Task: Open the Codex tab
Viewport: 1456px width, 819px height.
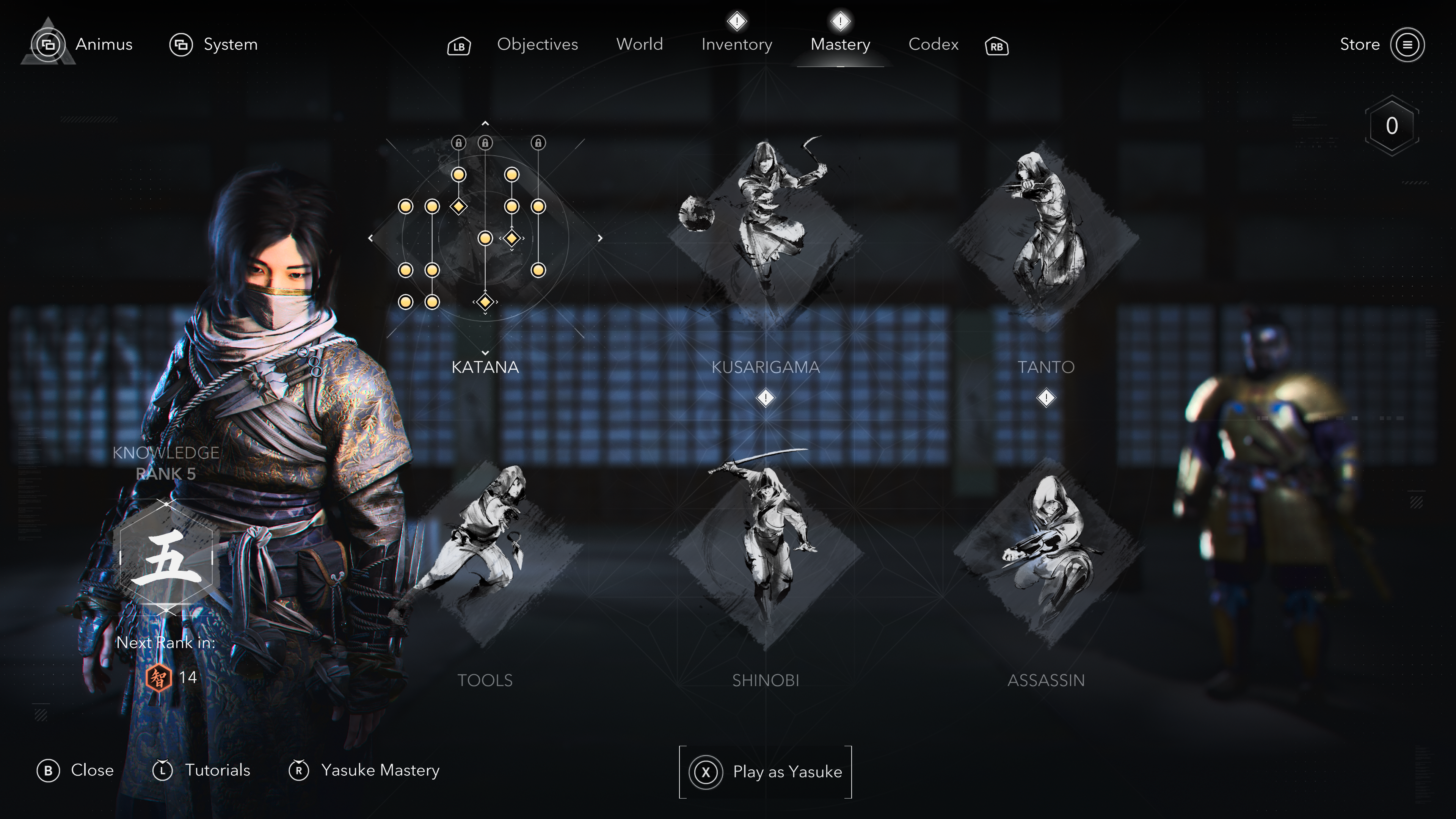Action: [x=933, y=44]
